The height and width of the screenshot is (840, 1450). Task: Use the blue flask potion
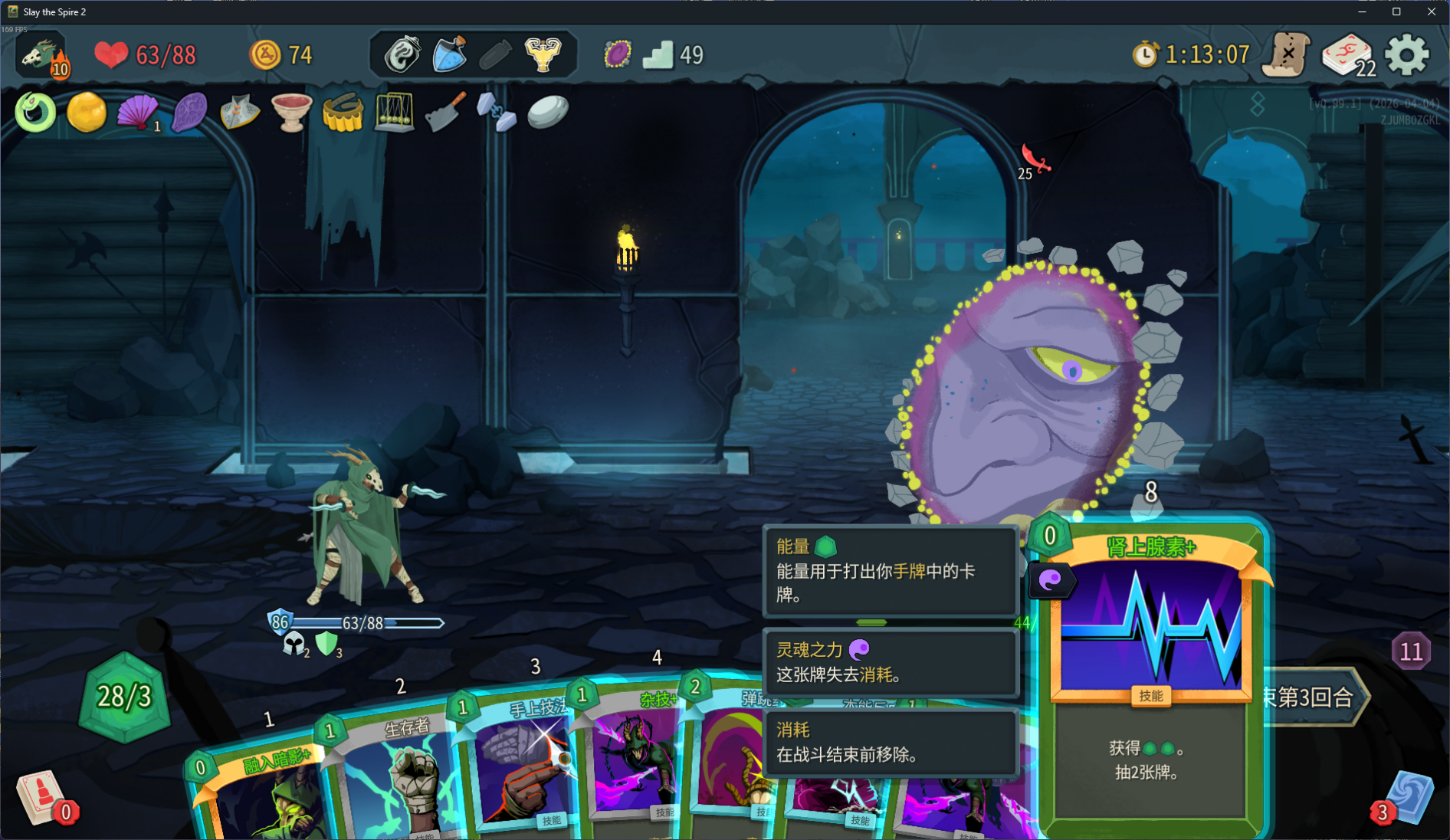tap(450, 55)
